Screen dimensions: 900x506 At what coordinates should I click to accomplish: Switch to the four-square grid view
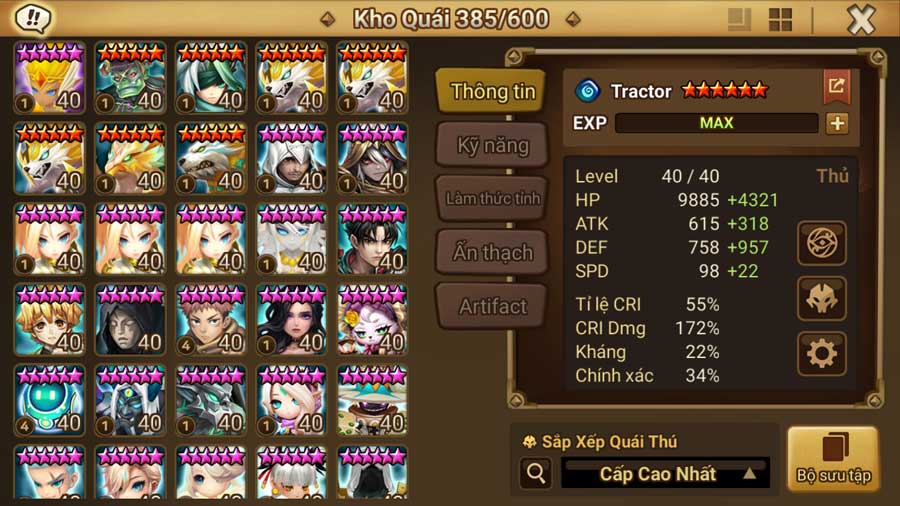pos(780,19)
